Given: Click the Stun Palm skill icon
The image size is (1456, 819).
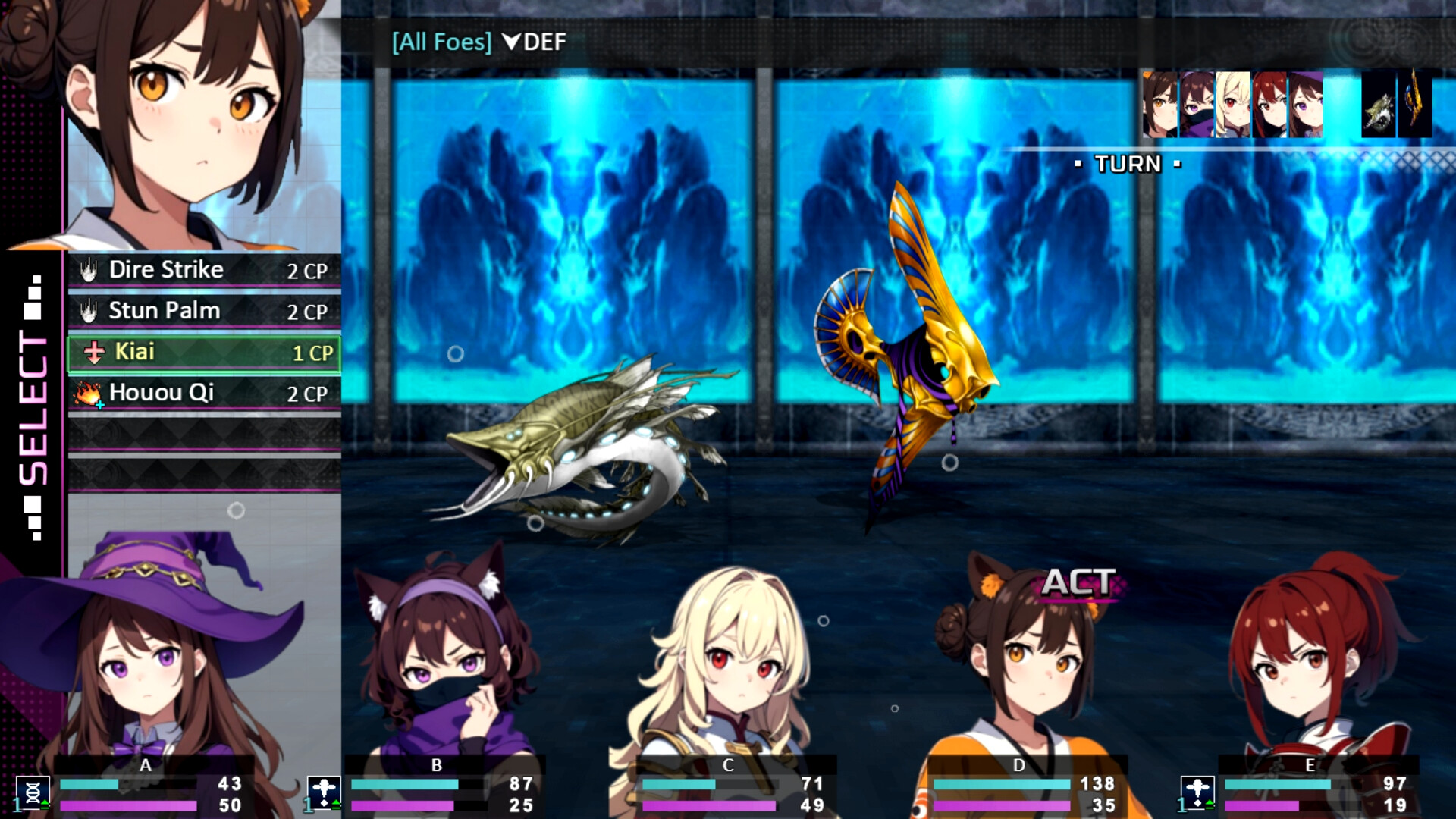Looking at the screenshot, I should coord(87,311).
